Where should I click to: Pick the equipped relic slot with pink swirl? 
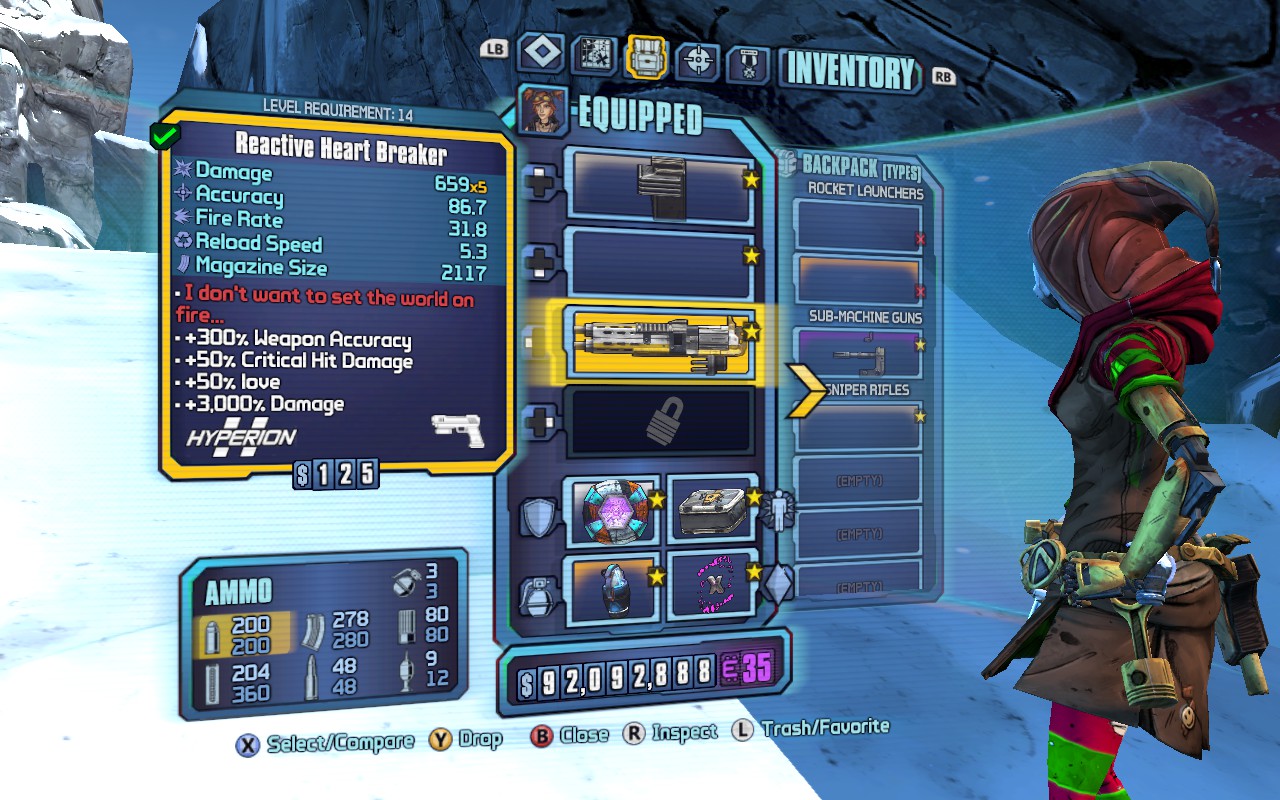pos(713,586)
